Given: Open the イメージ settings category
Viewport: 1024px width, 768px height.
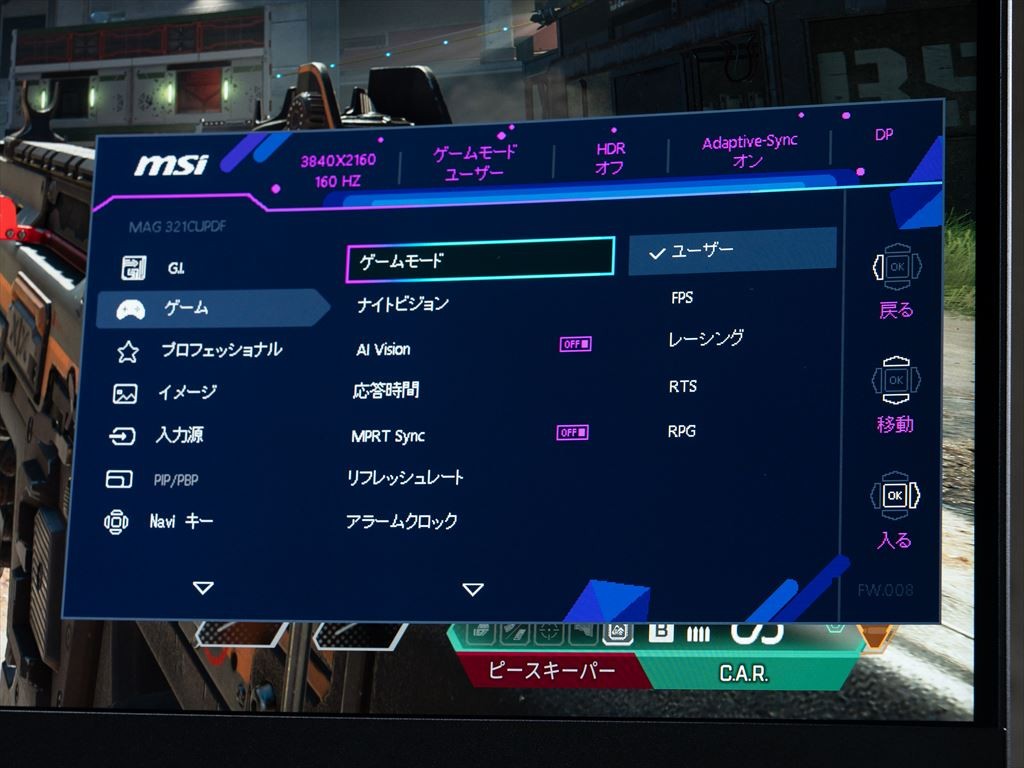Looking at the screenshot, I should (x=187, y=393).
